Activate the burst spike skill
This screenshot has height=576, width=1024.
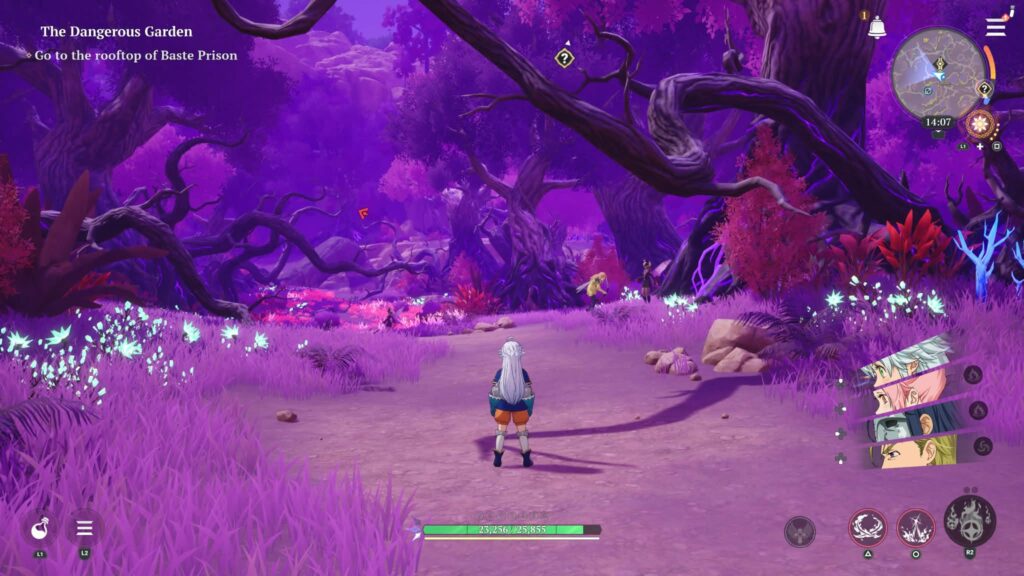point(915,526)
